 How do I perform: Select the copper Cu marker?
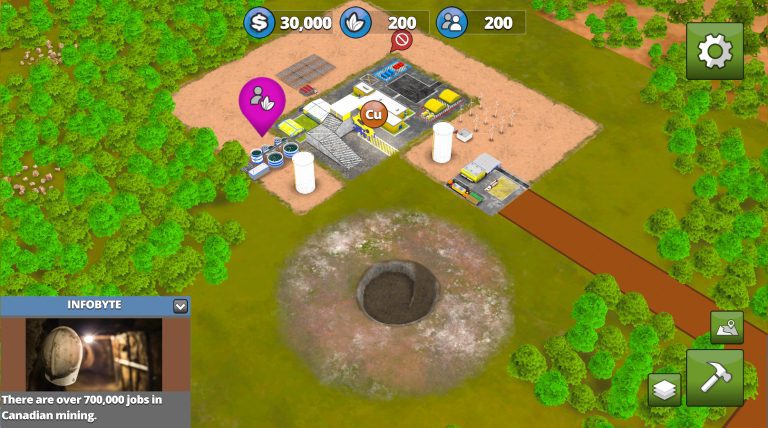(373, 114)
